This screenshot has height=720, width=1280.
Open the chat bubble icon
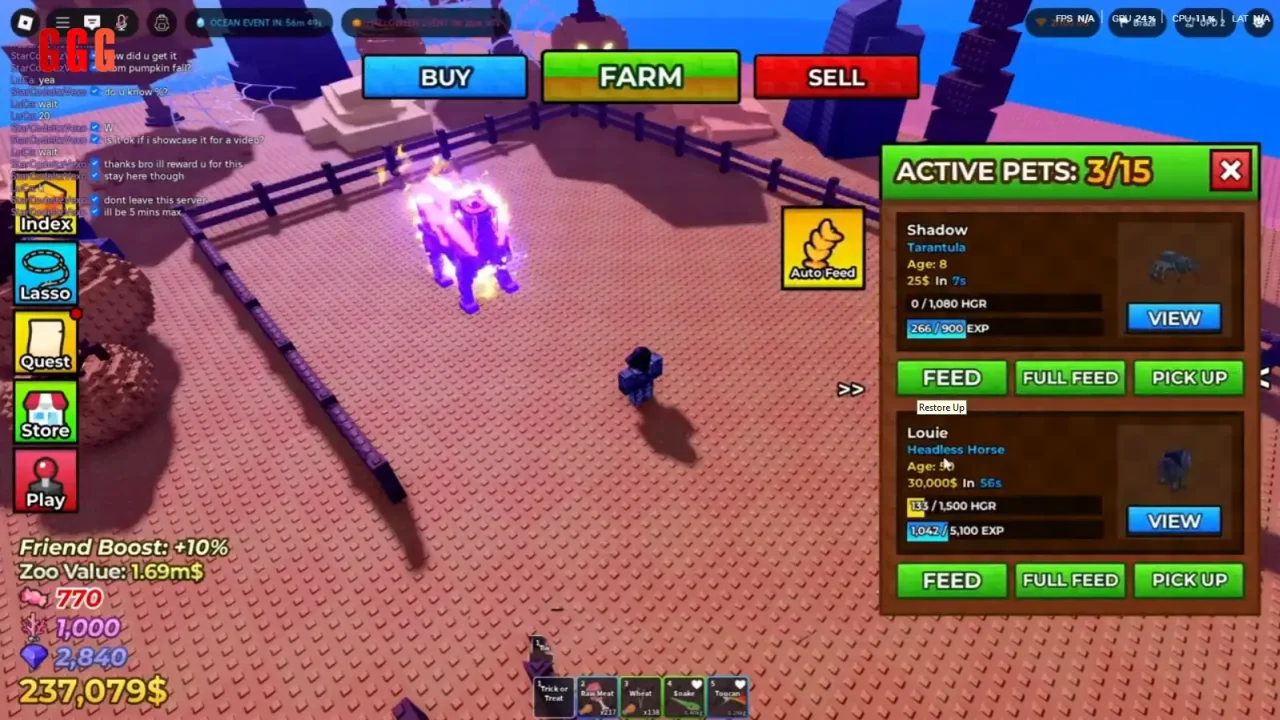pos(92,22)
